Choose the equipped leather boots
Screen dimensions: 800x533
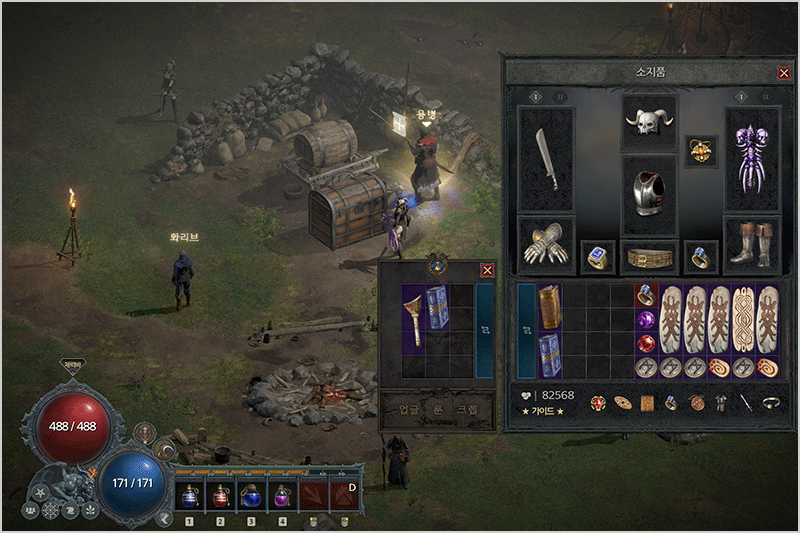tap(751, 245)
